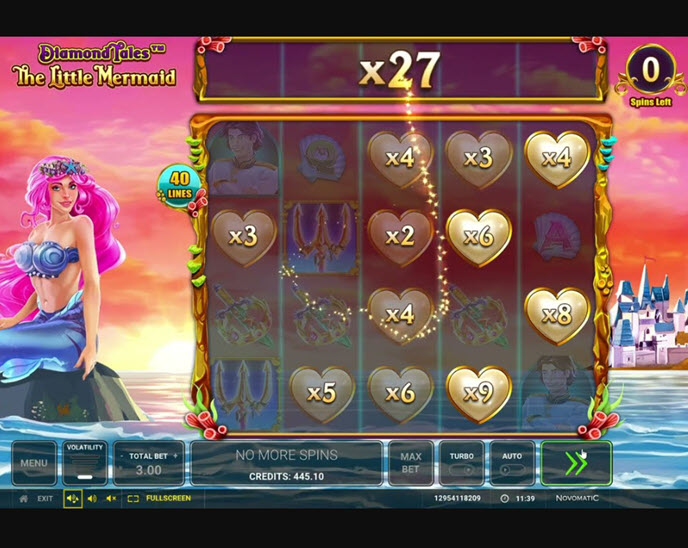Viewport: 688px width, 548px height.
Task: Decrease total bet with the minus sign
Action: coord(122,456)
